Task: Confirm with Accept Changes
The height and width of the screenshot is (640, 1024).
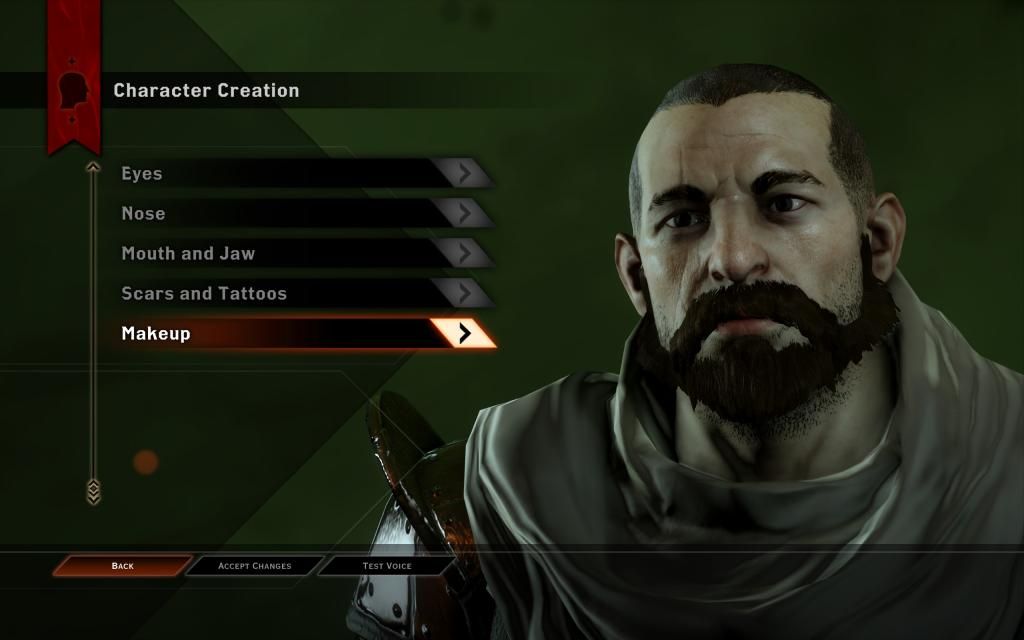Action: tap(255, 566)
